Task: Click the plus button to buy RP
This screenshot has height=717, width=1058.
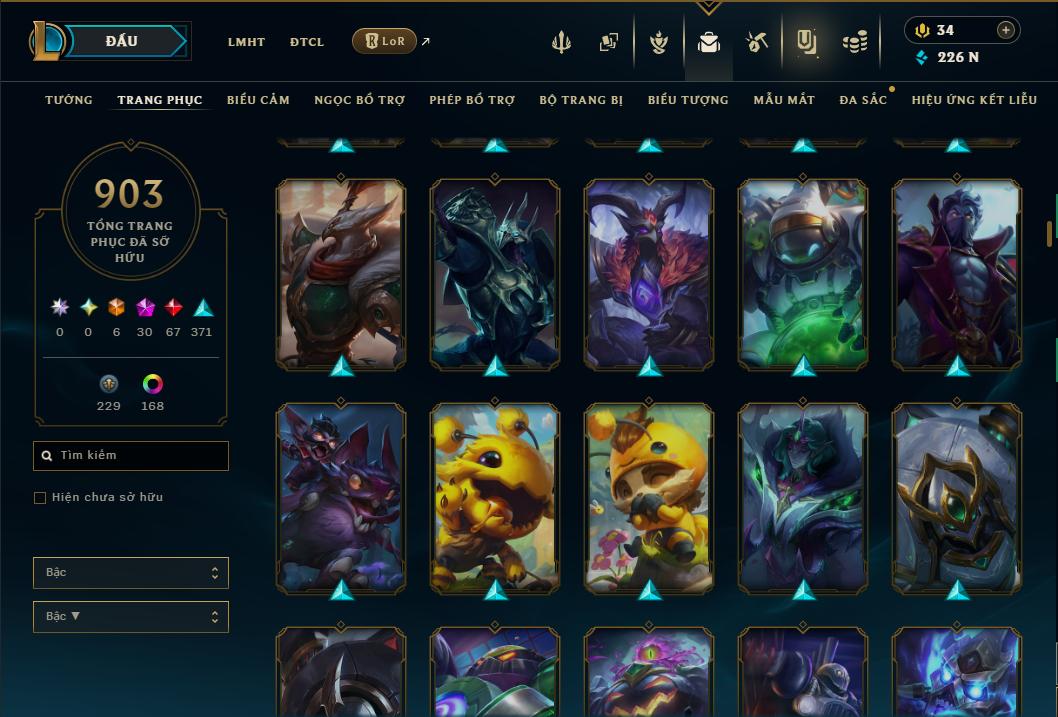Action: tap(1006, 30)
